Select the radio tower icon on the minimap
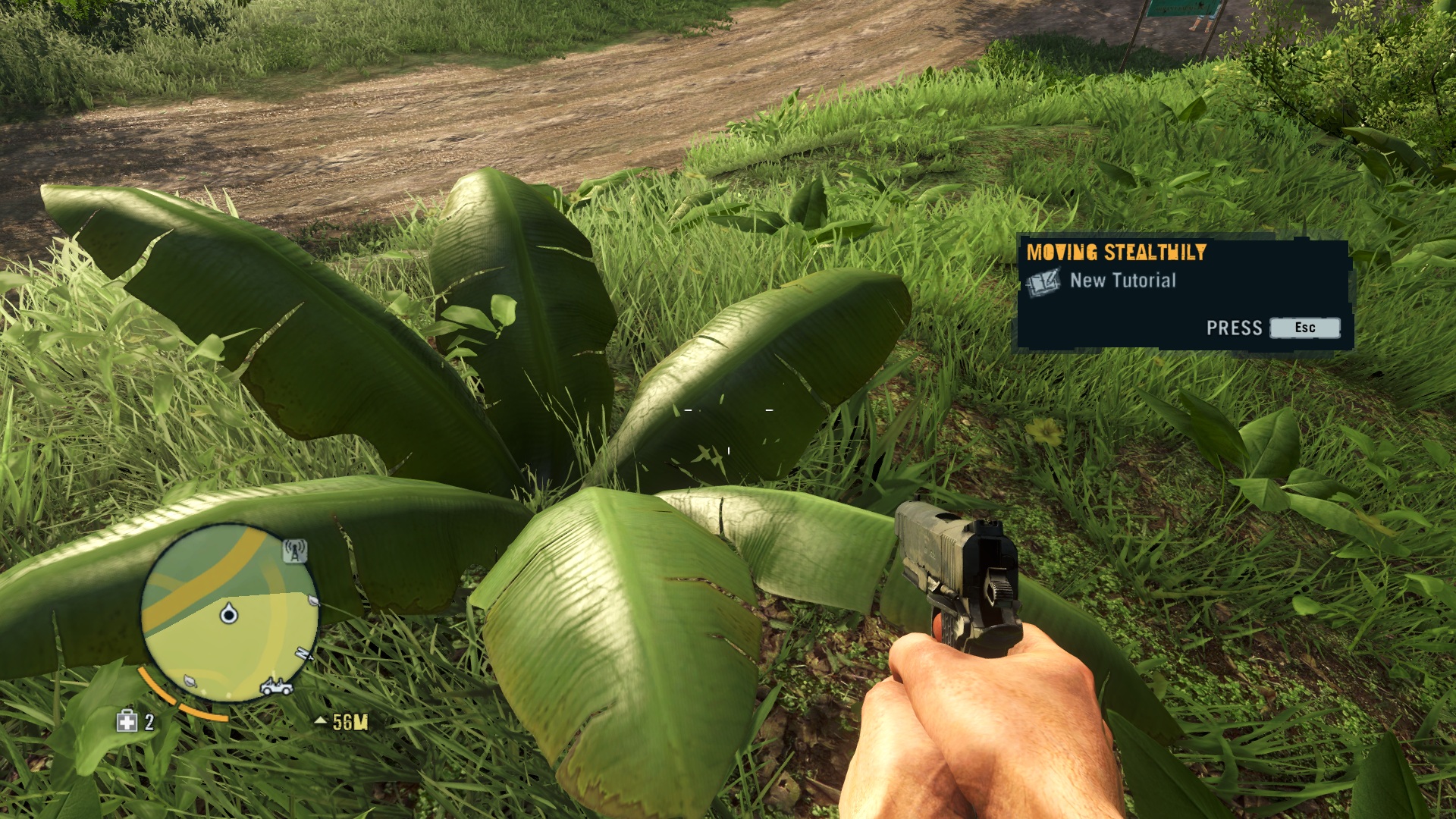 tap(294, 551)
